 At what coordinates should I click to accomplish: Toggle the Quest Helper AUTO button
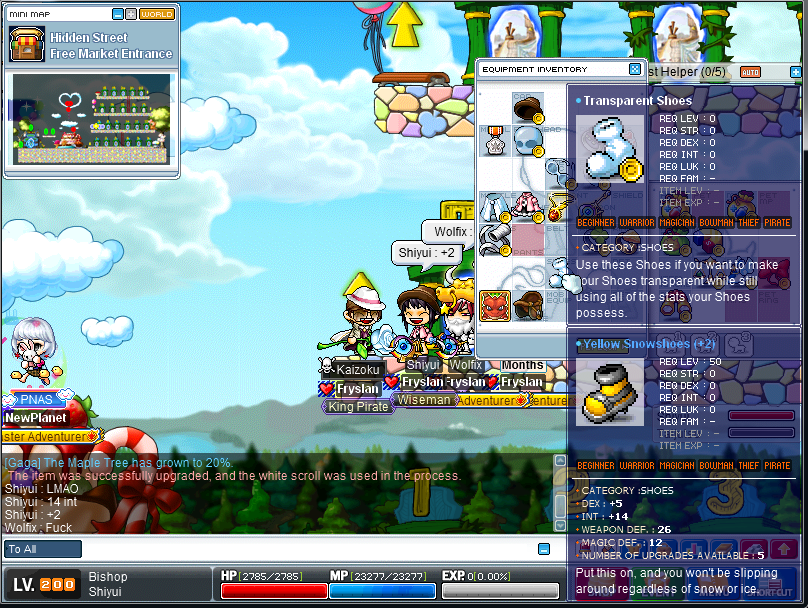(x=750, y=72)
